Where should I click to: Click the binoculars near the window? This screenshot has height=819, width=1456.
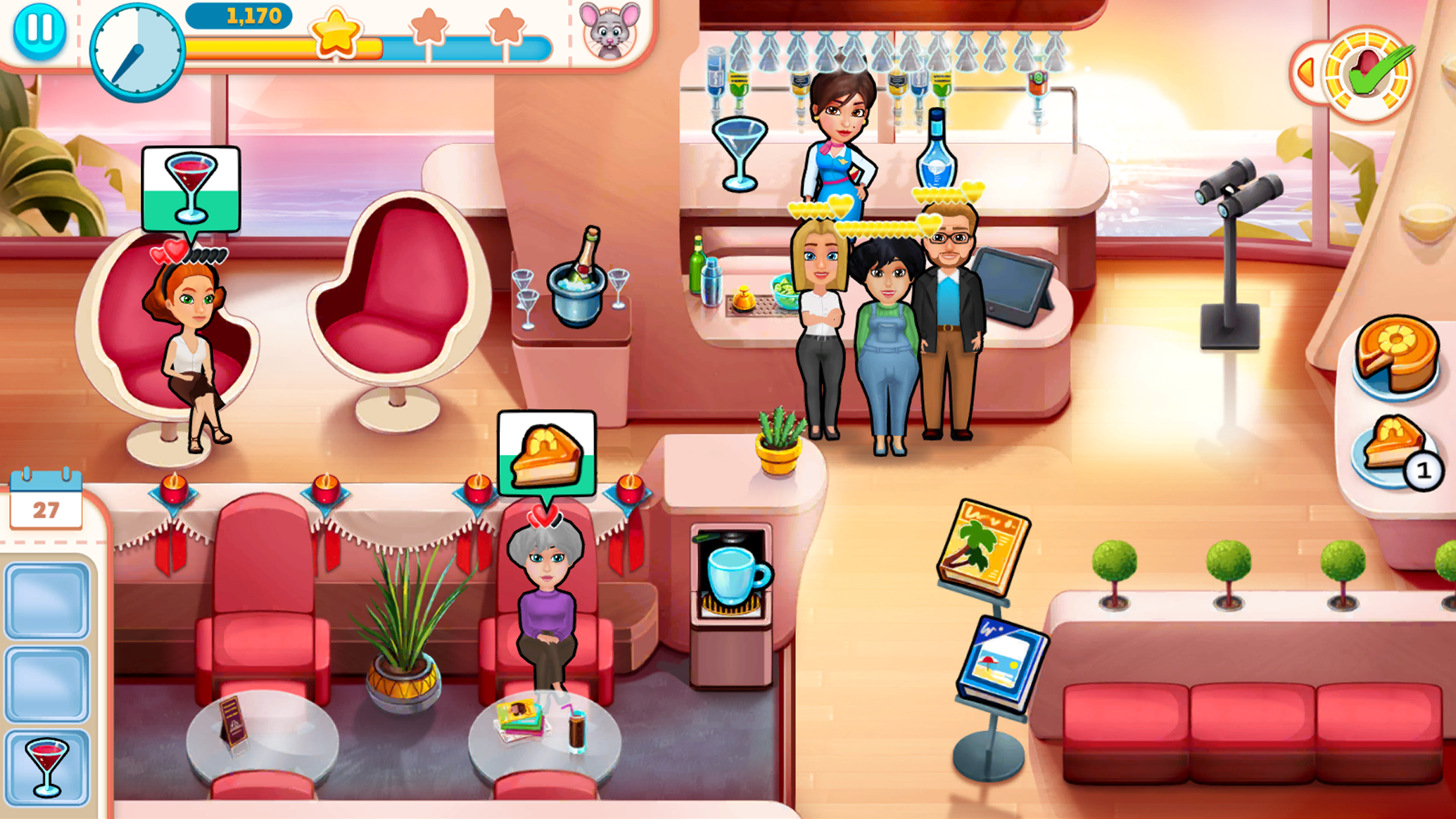click(1238, 191)
